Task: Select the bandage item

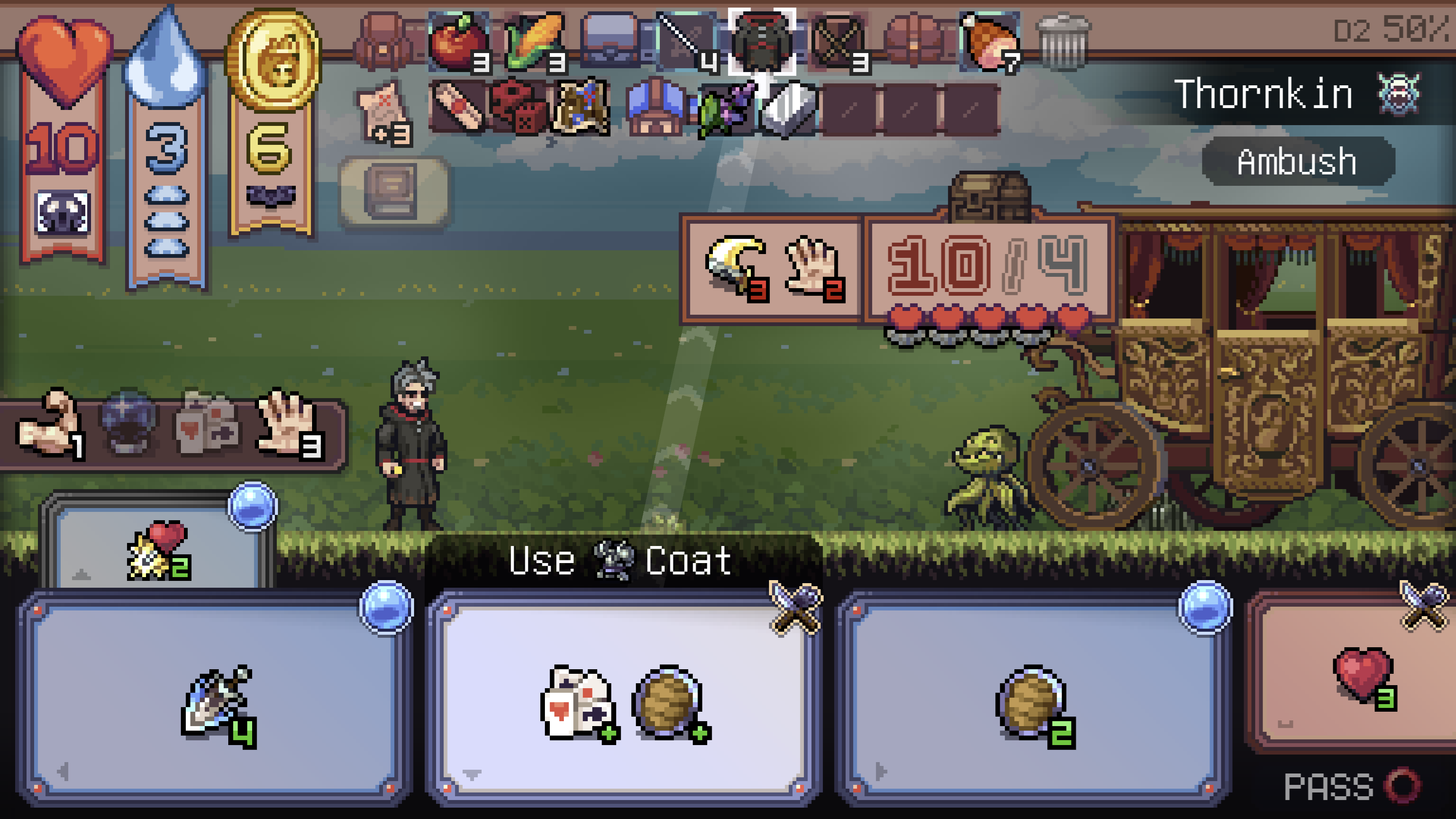Action: coord(458,110)
